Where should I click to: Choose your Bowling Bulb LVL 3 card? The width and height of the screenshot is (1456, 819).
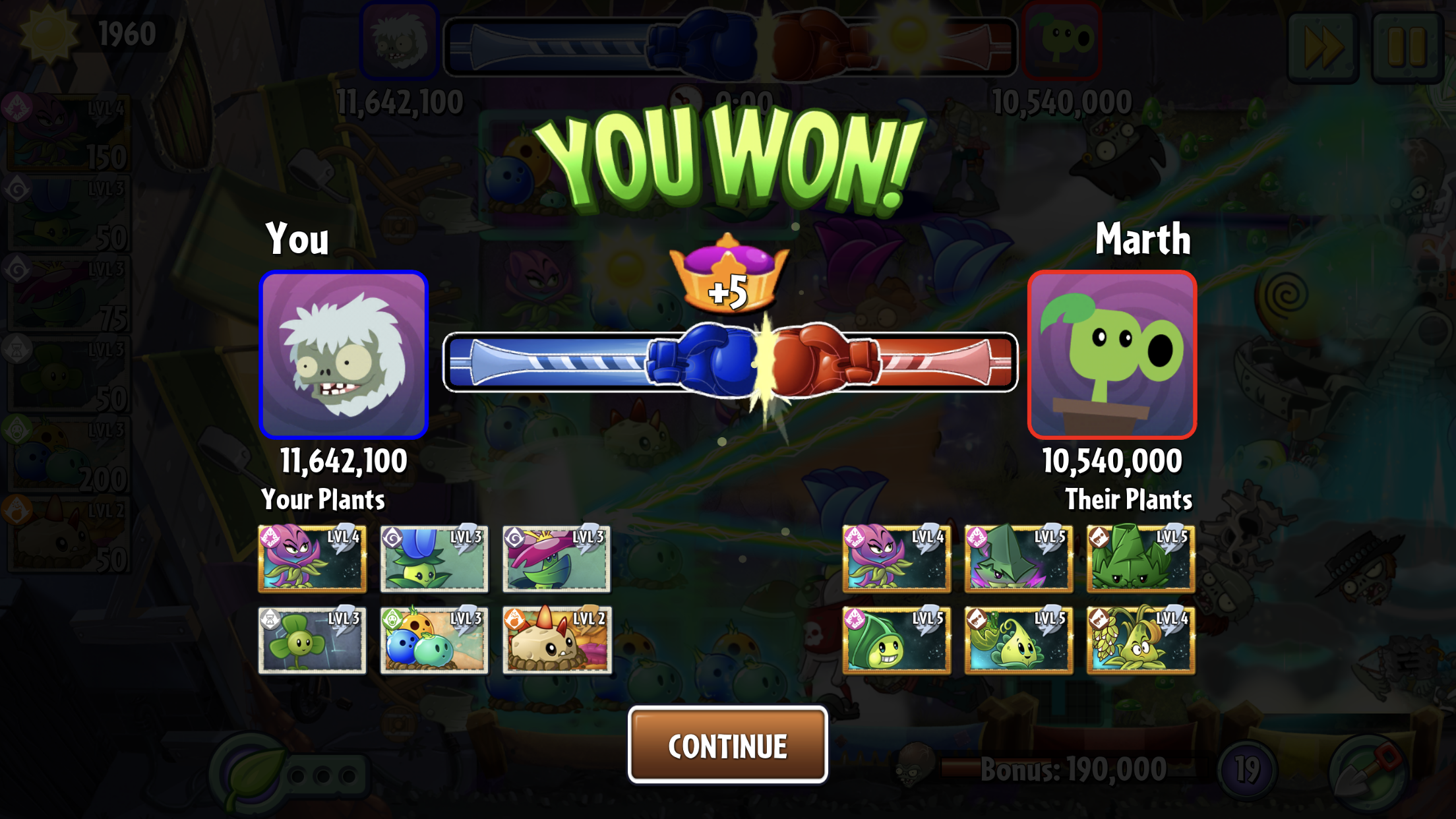pyautogui.click(x=434, y=640)
